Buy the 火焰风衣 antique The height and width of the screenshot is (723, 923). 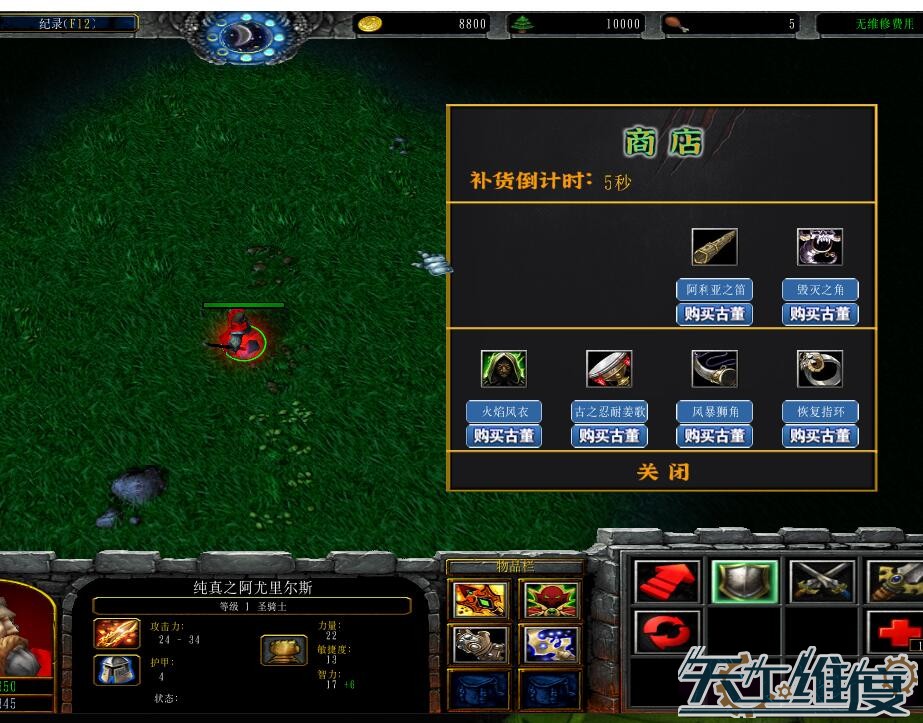tap(504, 436)
